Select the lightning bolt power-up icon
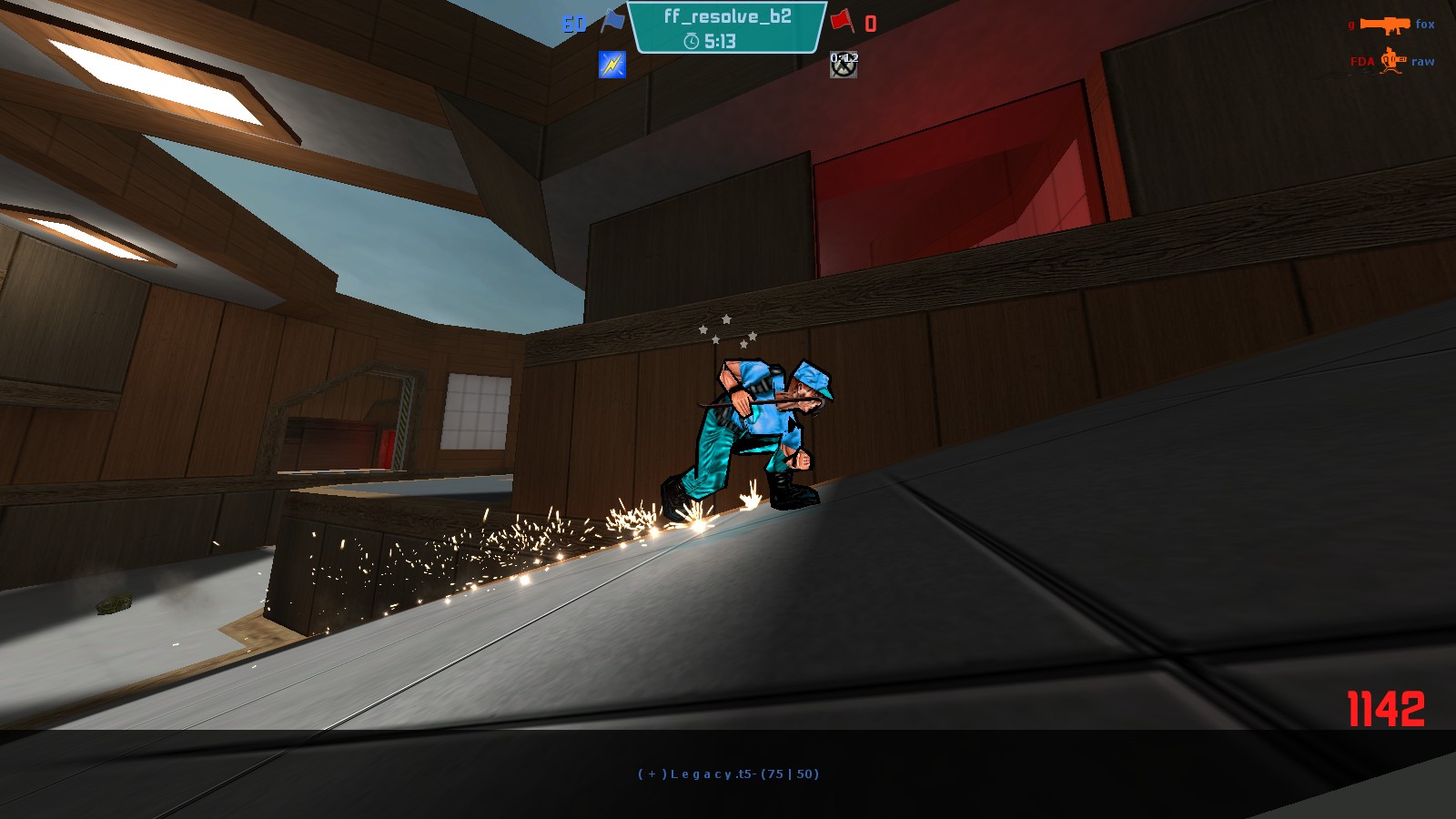 pyautogui.click(x=612, y=65)
